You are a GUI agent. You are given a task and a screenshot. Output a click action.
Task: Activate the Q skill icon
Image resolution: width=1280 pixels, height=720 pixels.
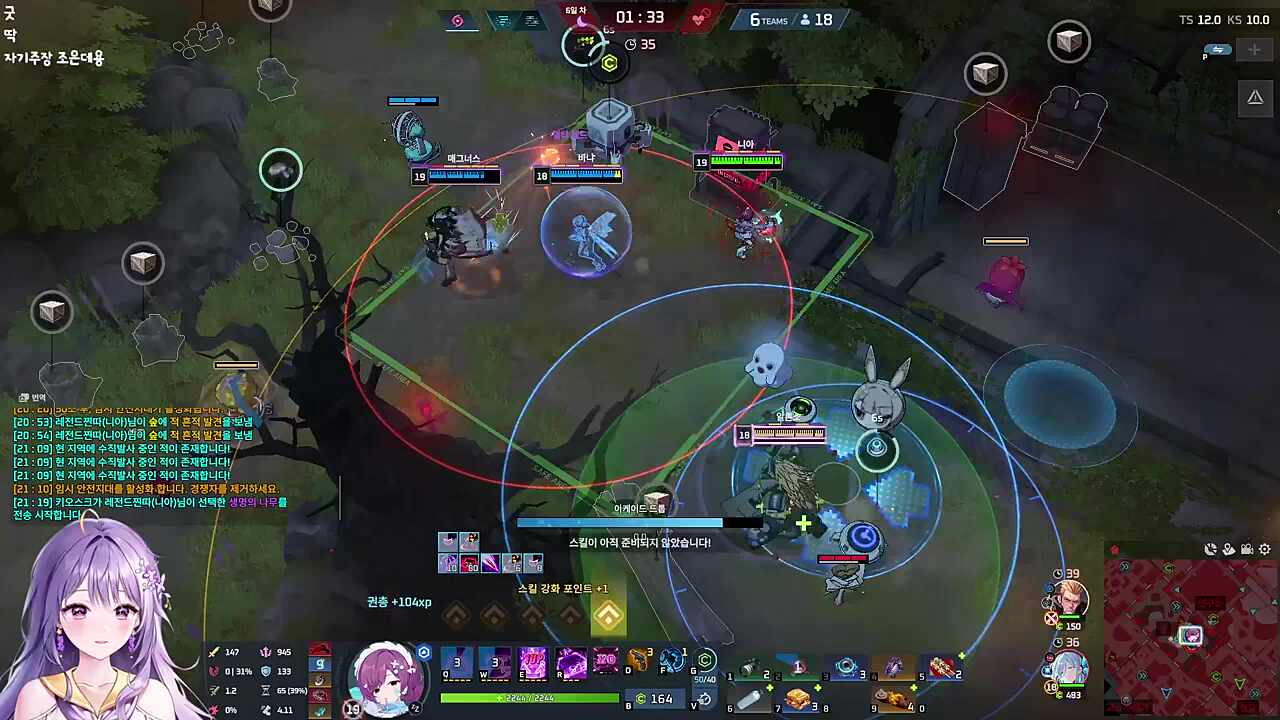point(457,662)
